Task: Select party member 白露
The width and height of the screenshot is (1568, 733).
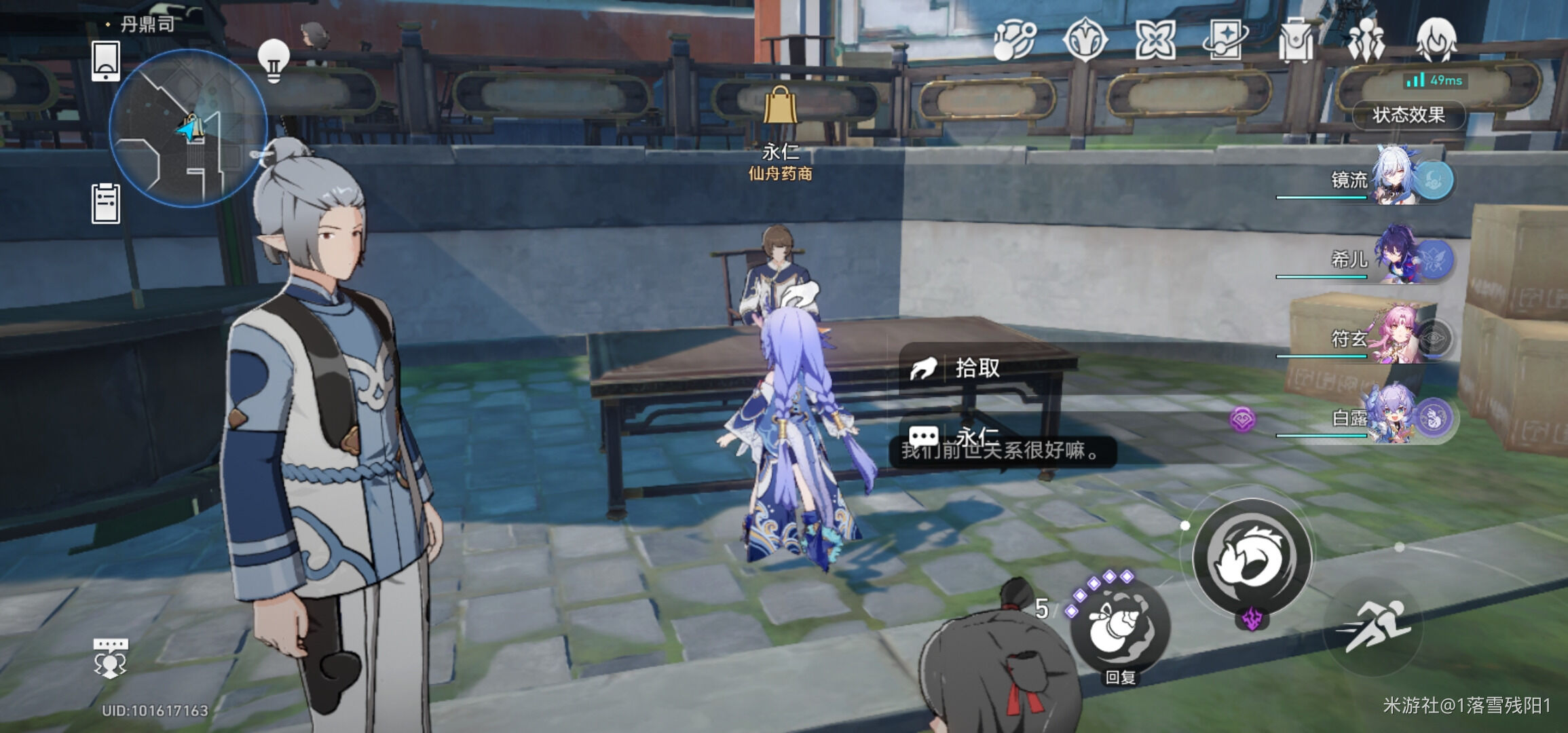Action: 1398,417
